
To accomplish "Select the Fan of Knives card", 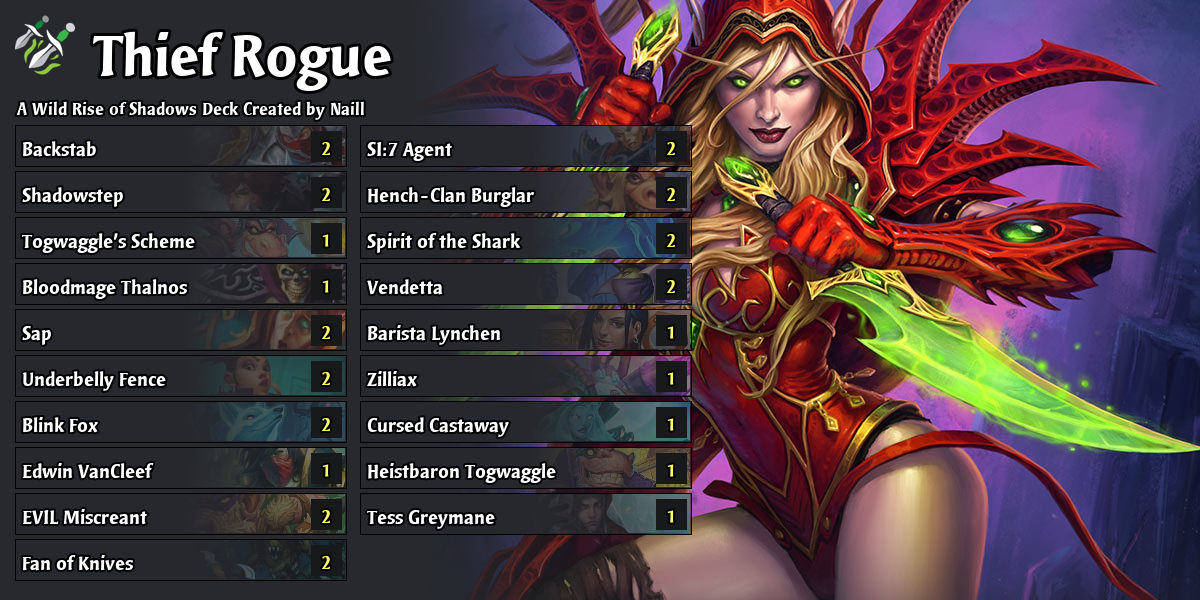I will 180,564.
